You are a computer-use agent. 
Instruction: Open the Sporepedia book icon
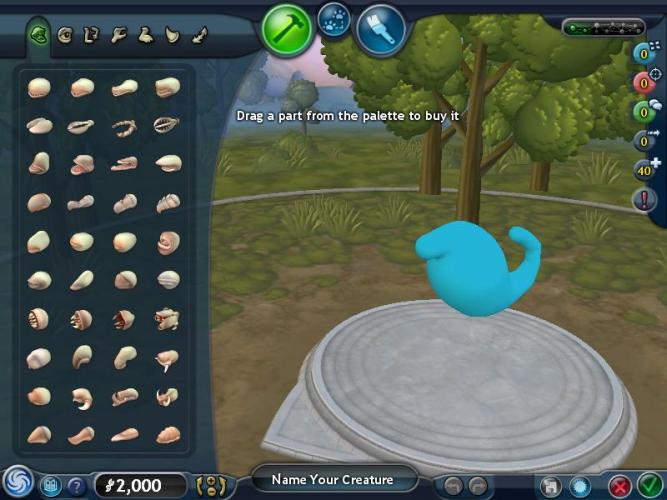pos(49,486)
